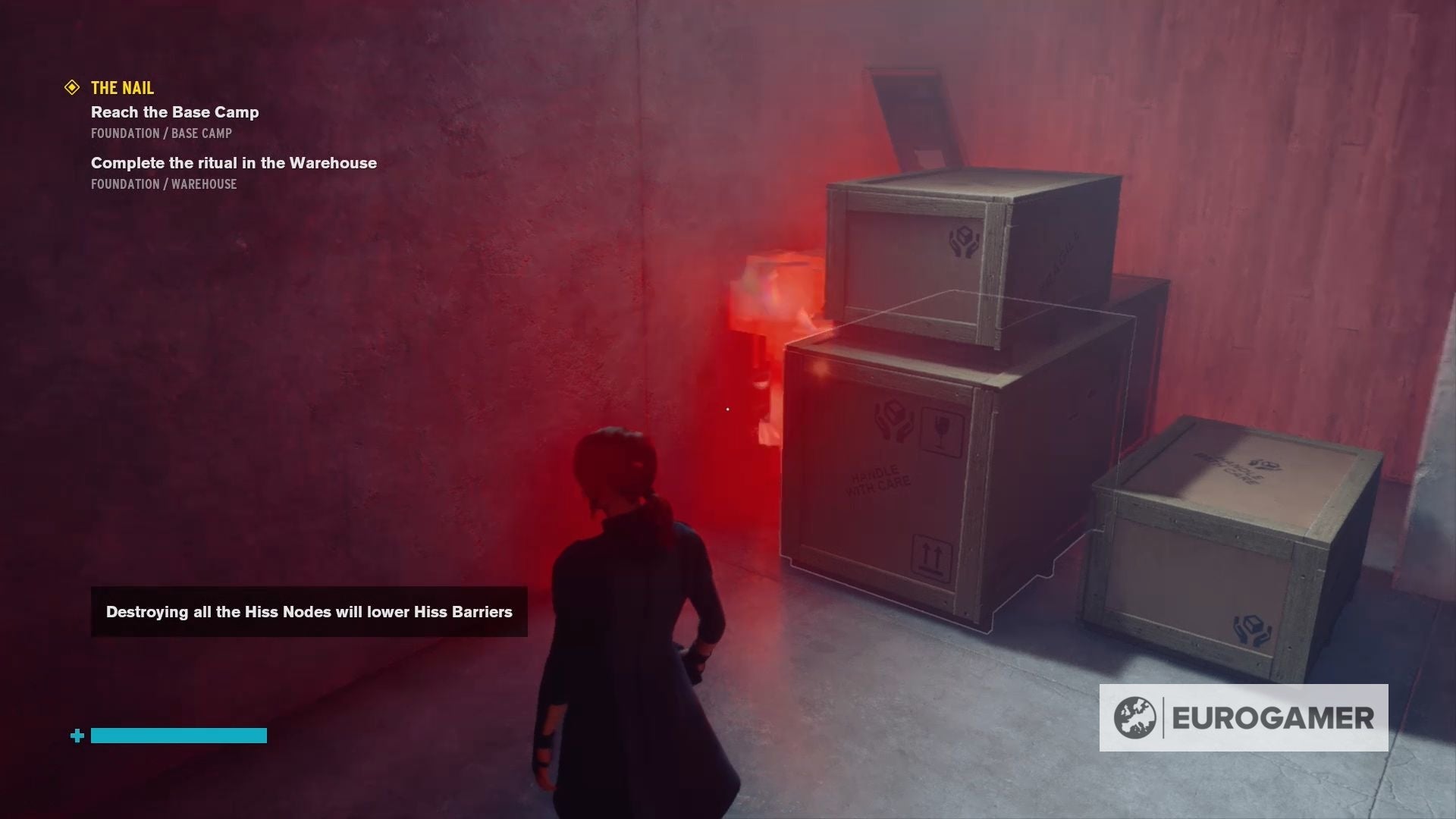This screenshot has height=819, width=1456.
Task: Toggle the Reach the Base Camp objective
Action: (174, 111)
